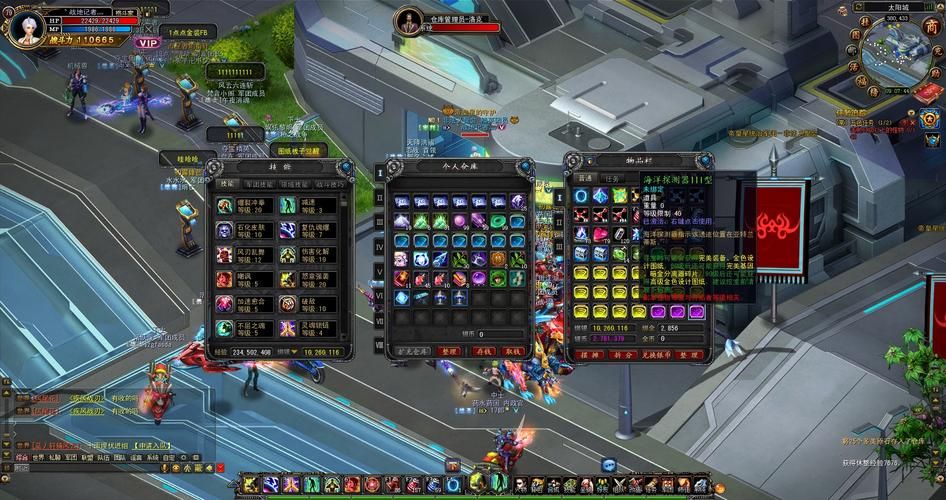Click the 取钱 withdraw money button
The image size is (946, 500).
point(513,352)
